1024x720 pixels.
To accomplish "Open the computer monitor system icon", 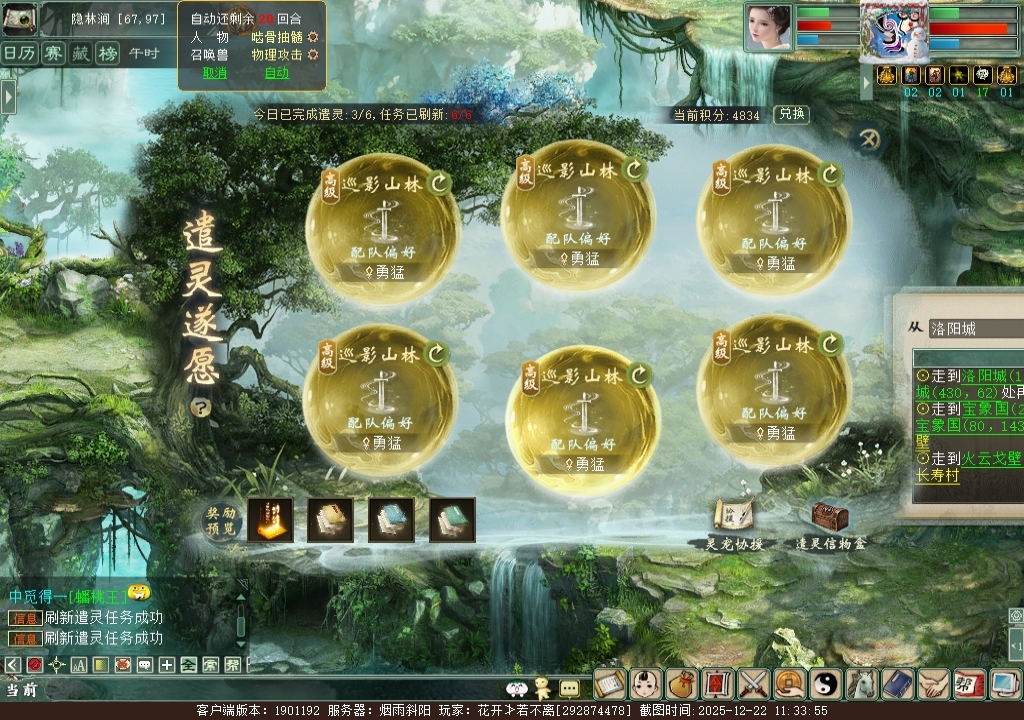I will [x=1003, y=684].
